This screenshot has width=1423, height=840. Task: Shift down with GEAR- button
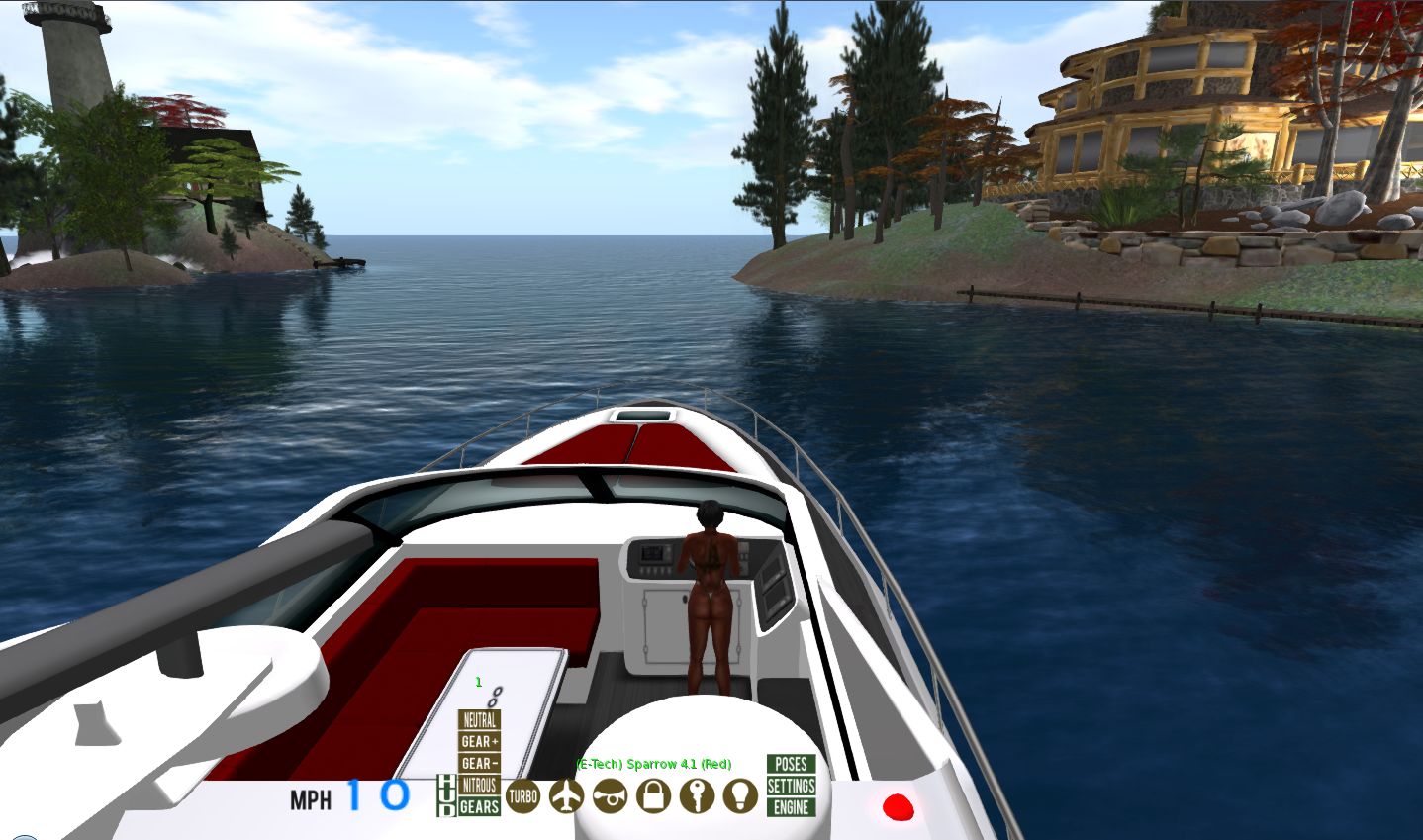coord(480,764)
